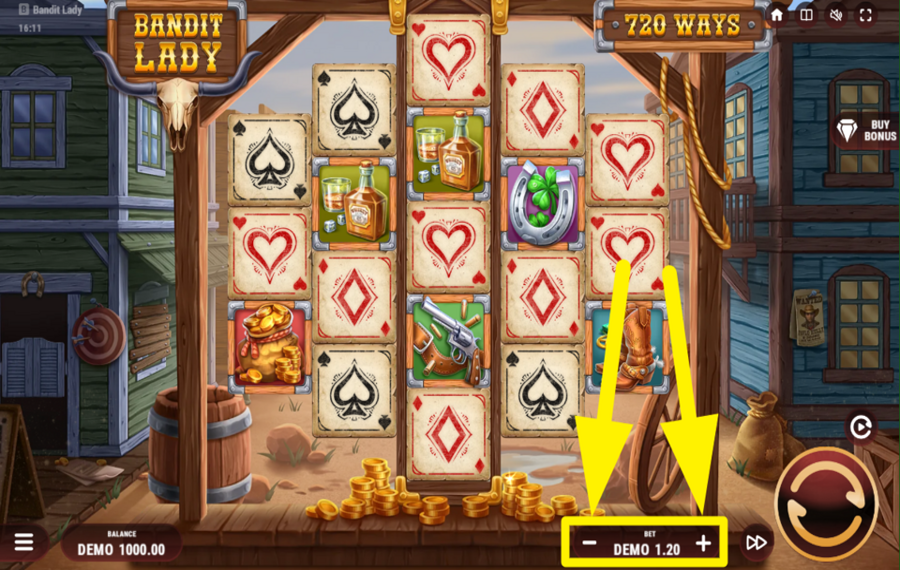Toggle turbo spin with the fast-forward icon
This screenshot has height=570, width=900.
tap(757, 543)
